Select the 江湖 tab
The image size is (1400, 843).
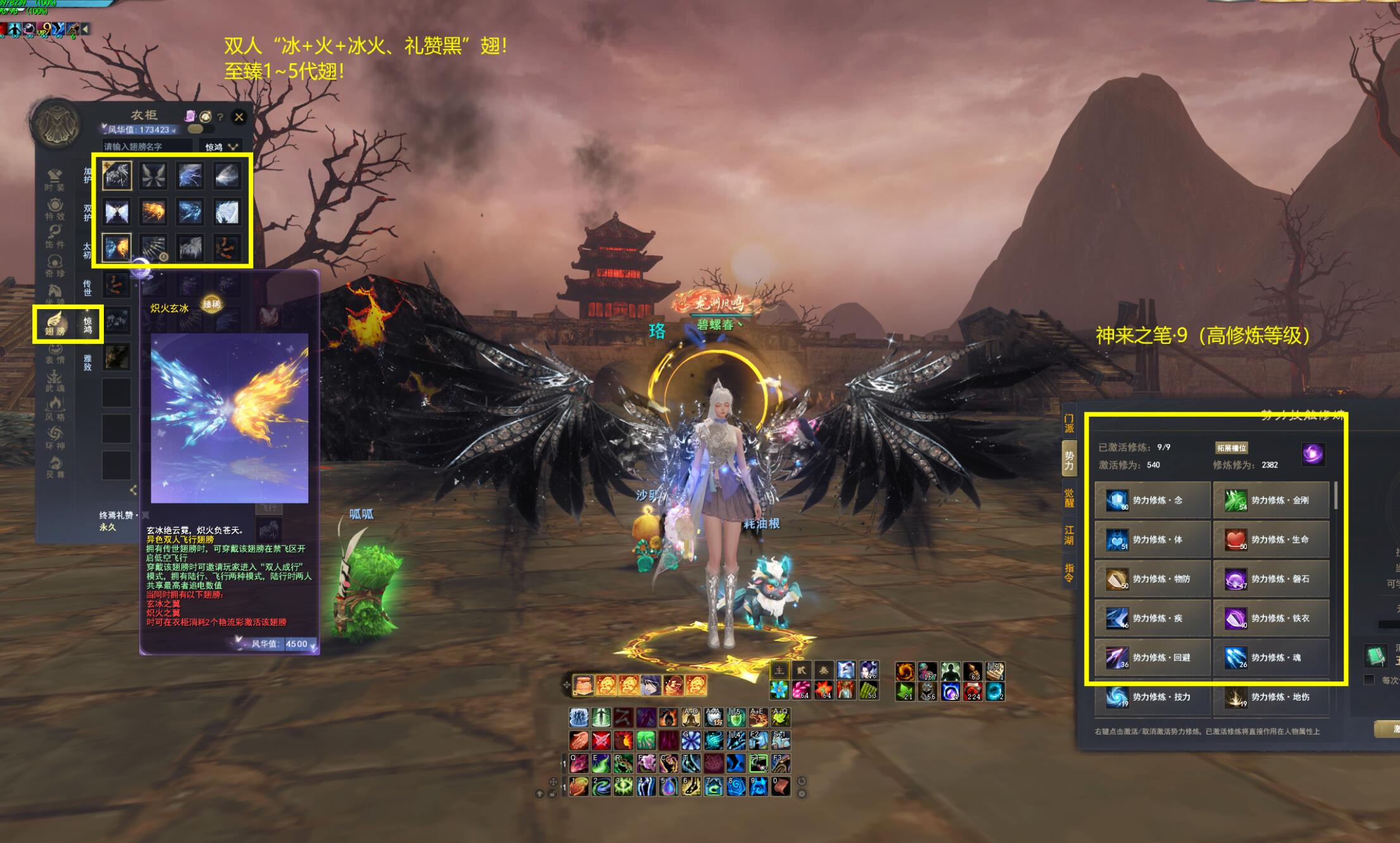(1069, 535)
